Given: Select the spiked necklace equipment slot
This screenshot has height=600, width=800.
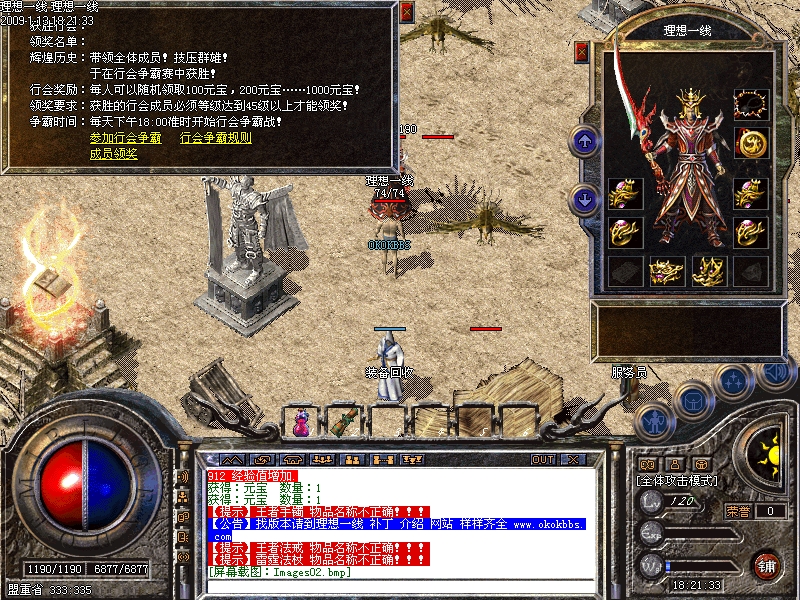Looking at the screenshot, I should point(750,103).
